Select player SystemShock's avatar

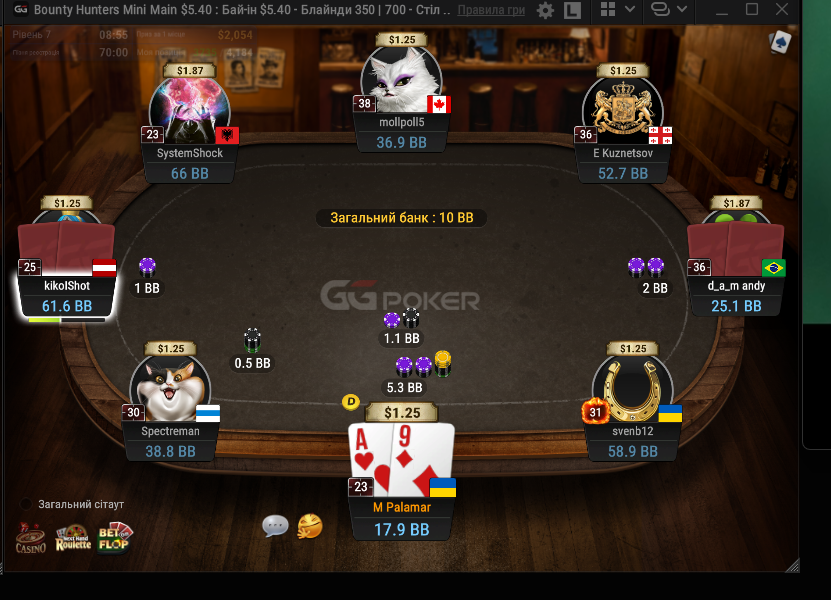pos(190,110)
